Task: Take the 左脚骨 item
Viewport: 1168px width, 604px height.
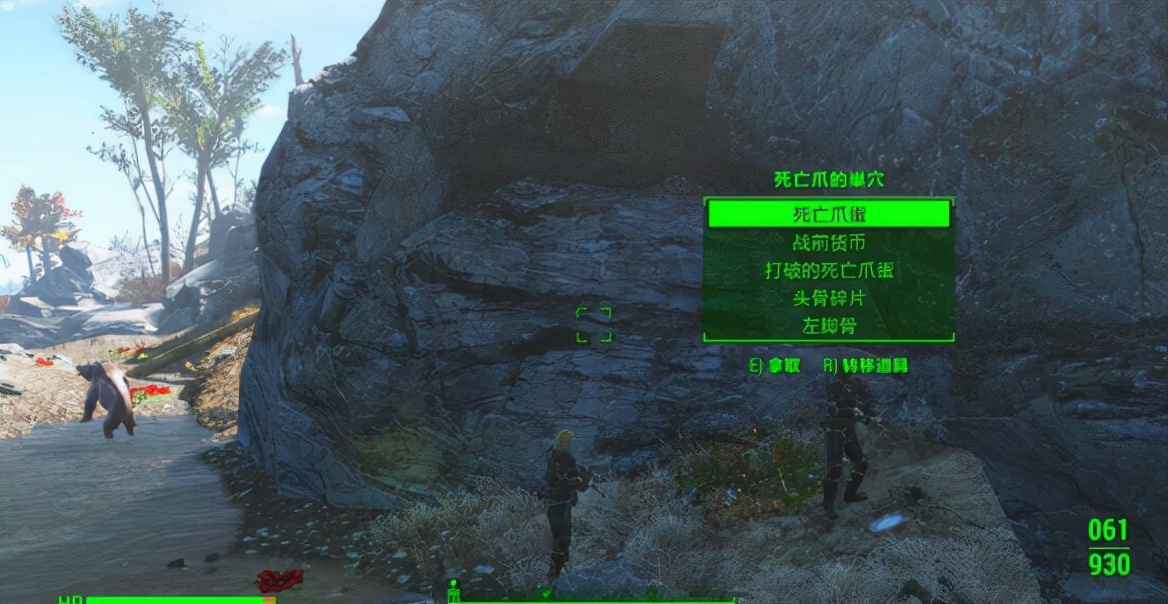Action: click(x=828, y=325)
